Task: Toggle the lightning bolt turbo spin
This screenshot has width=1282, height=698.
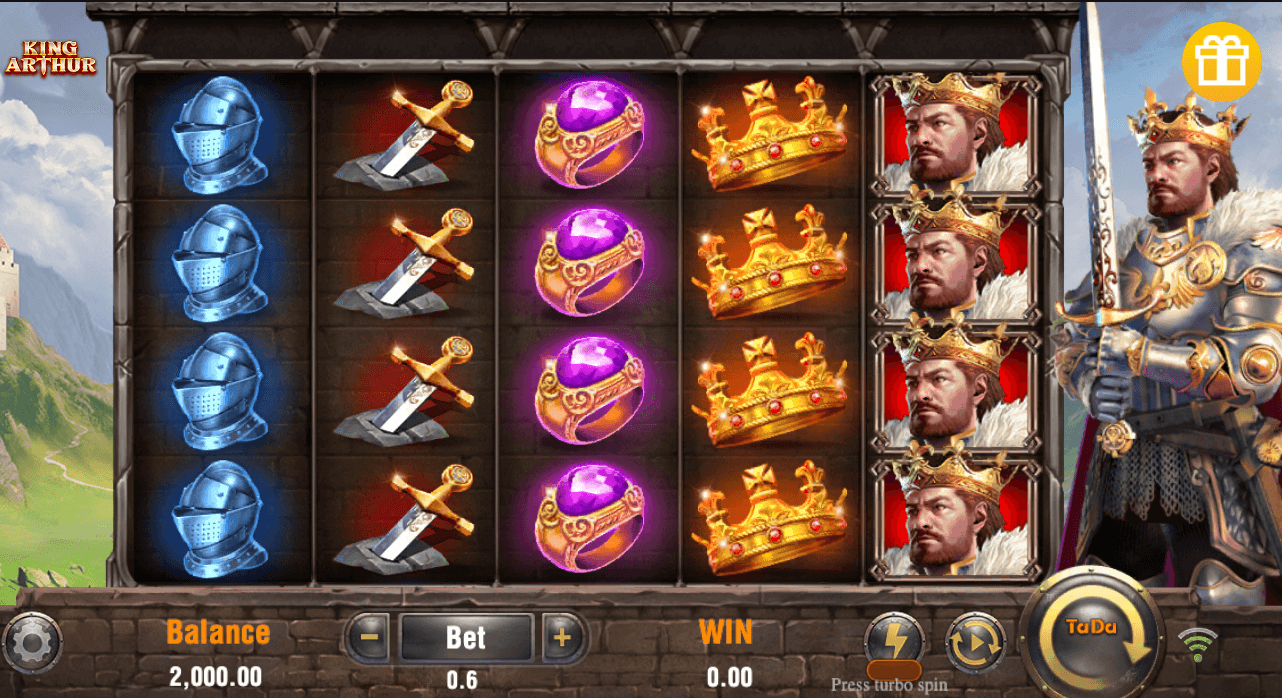Action: click(x=893, y=641)
